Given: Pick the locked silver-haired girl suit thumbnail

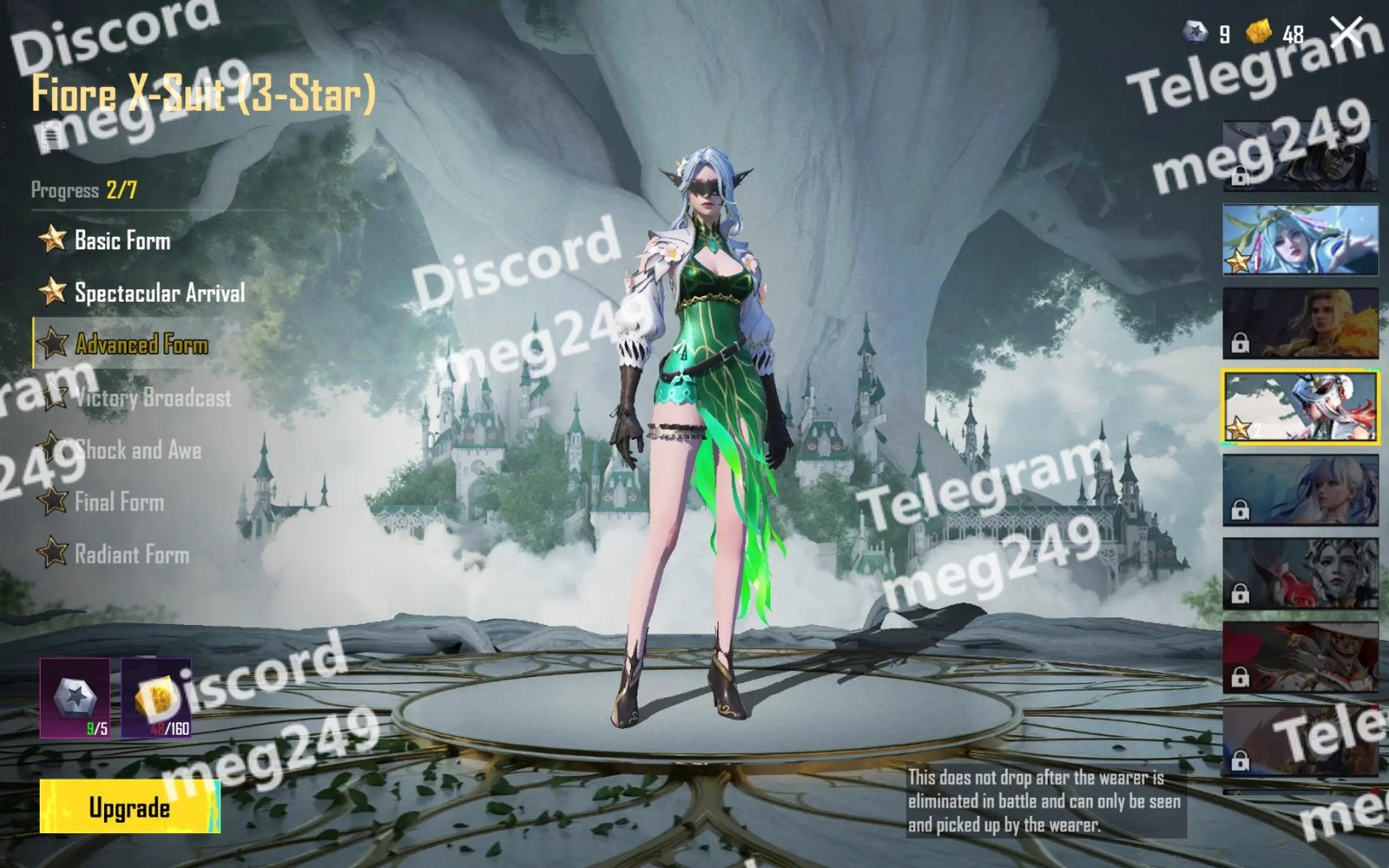Looking at the screenshot, I should coord(1300,490).
